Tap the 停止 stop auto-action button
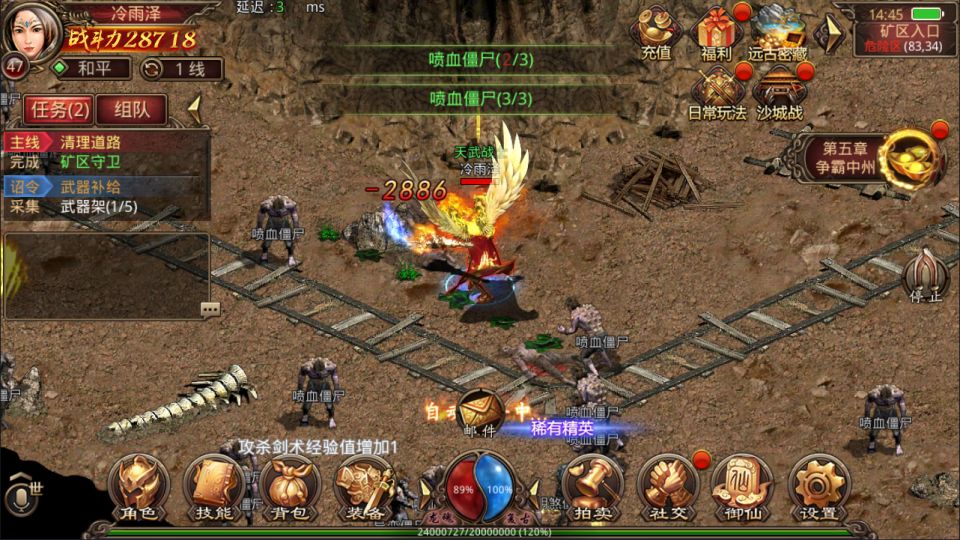 925,276
